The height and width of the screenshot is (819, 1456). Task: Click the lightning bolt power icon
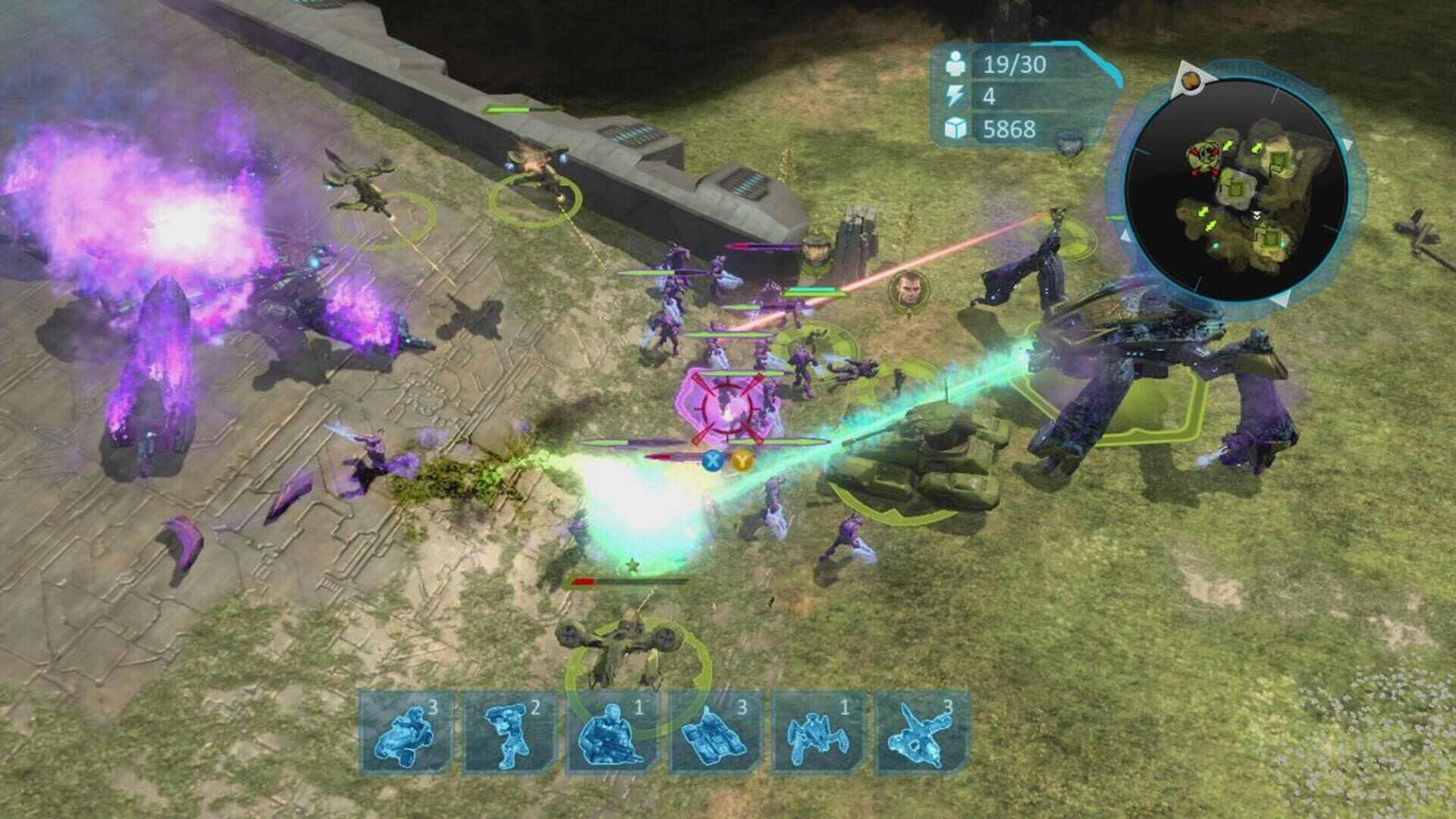point(957,97)
